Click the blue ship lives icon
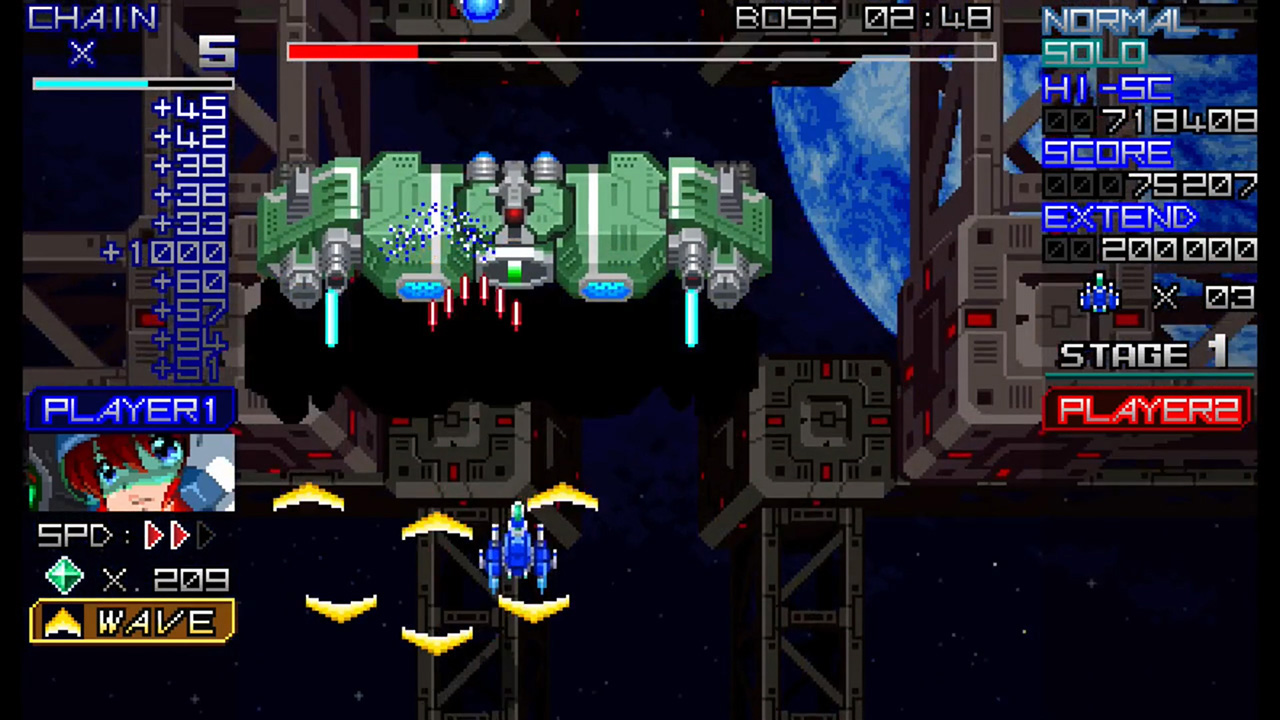 coord(1099,296)
